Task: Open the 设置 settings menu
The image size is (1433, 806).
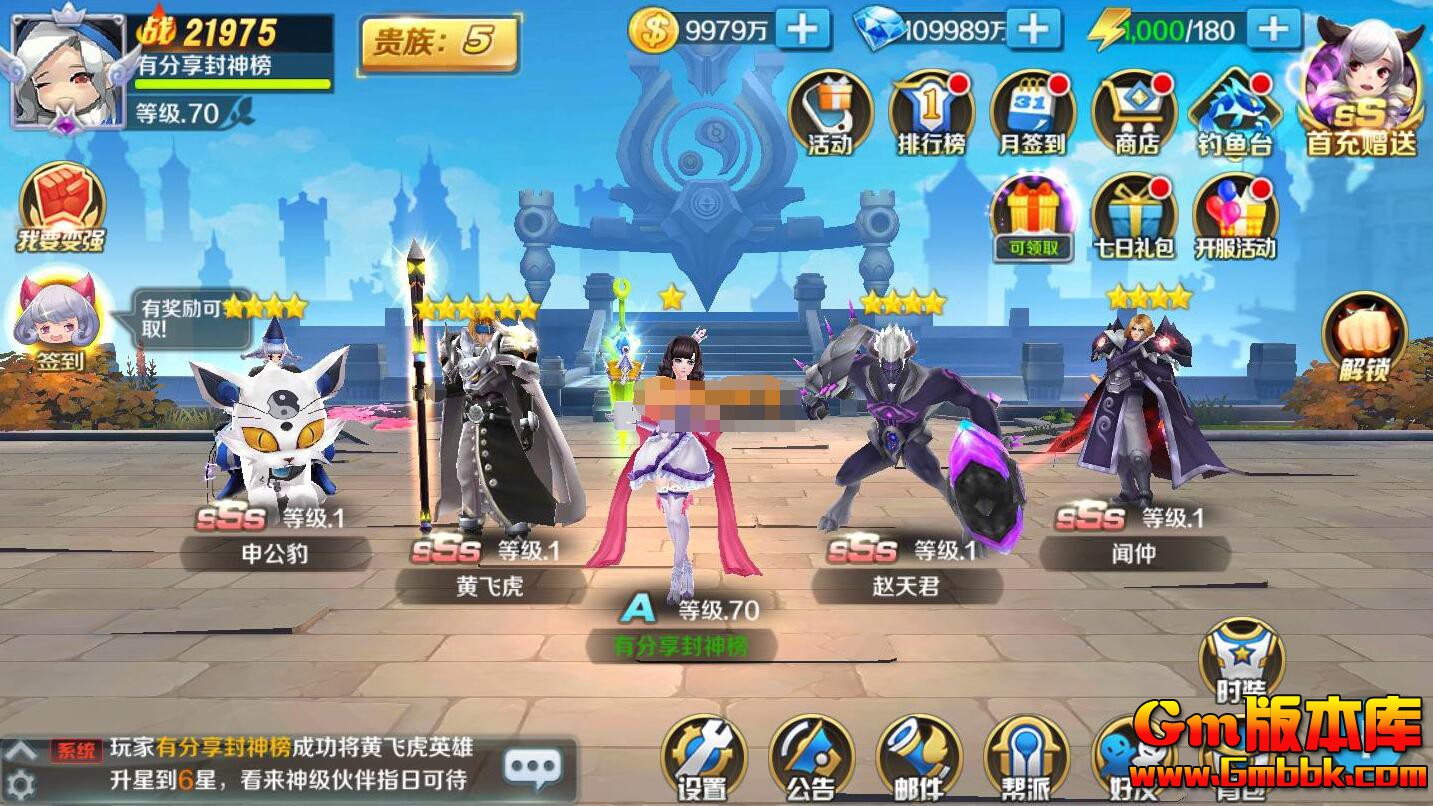Action: [x=703, y=756]
